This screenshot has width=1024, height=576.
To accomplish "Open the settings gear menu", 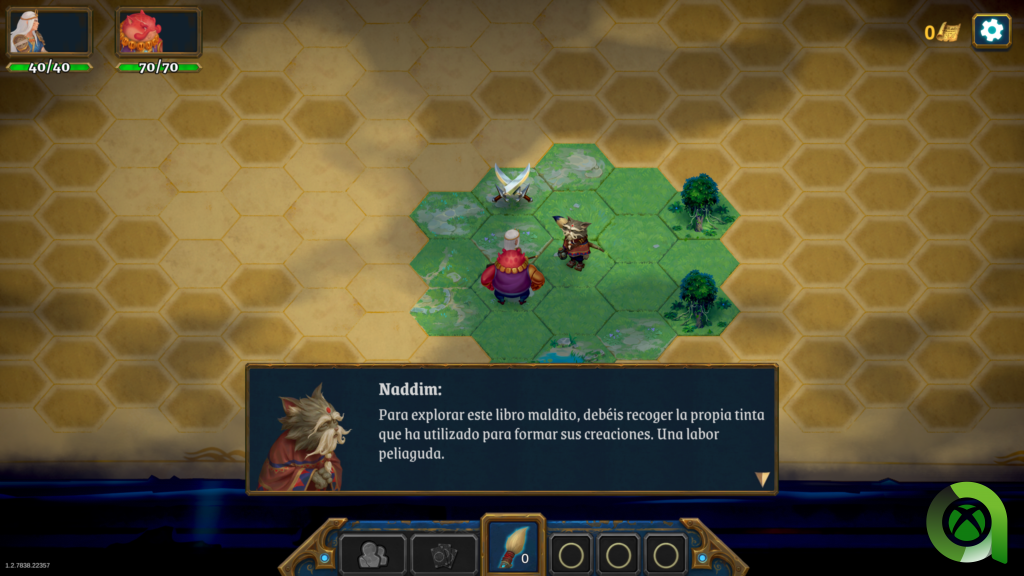I will (x=991, y=30).
